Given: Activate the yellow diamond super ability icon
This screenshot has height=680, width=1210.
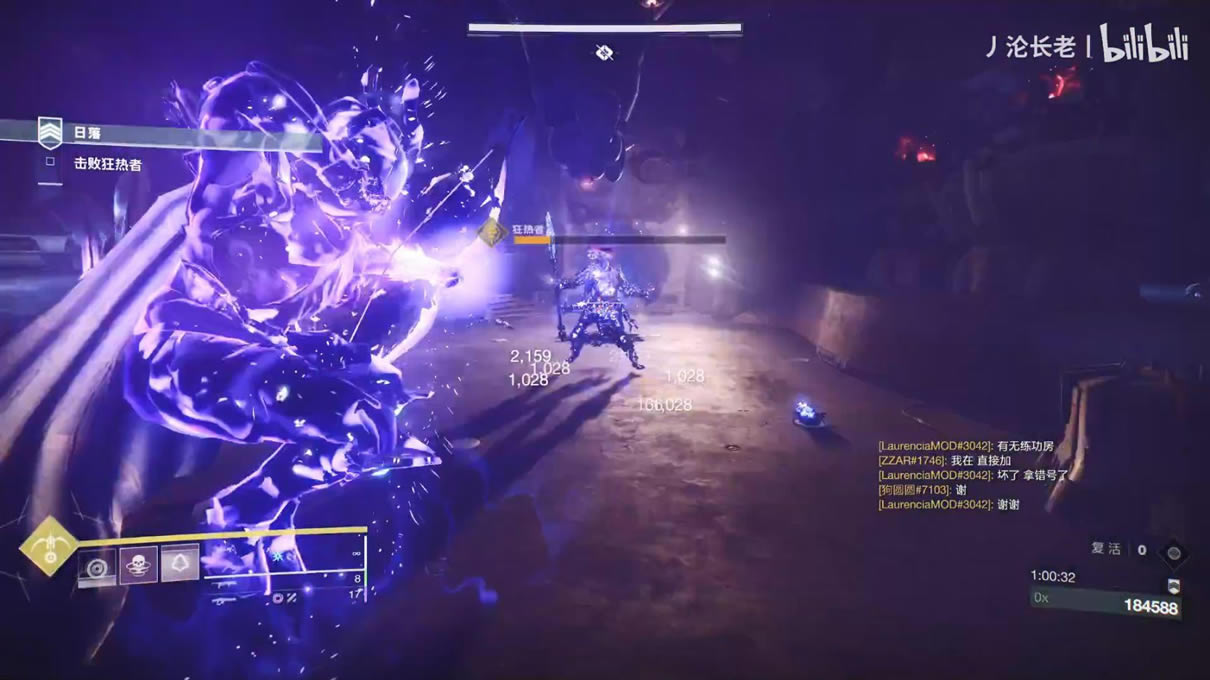Looking at the screenshot, I should click(x=48, y=546).
